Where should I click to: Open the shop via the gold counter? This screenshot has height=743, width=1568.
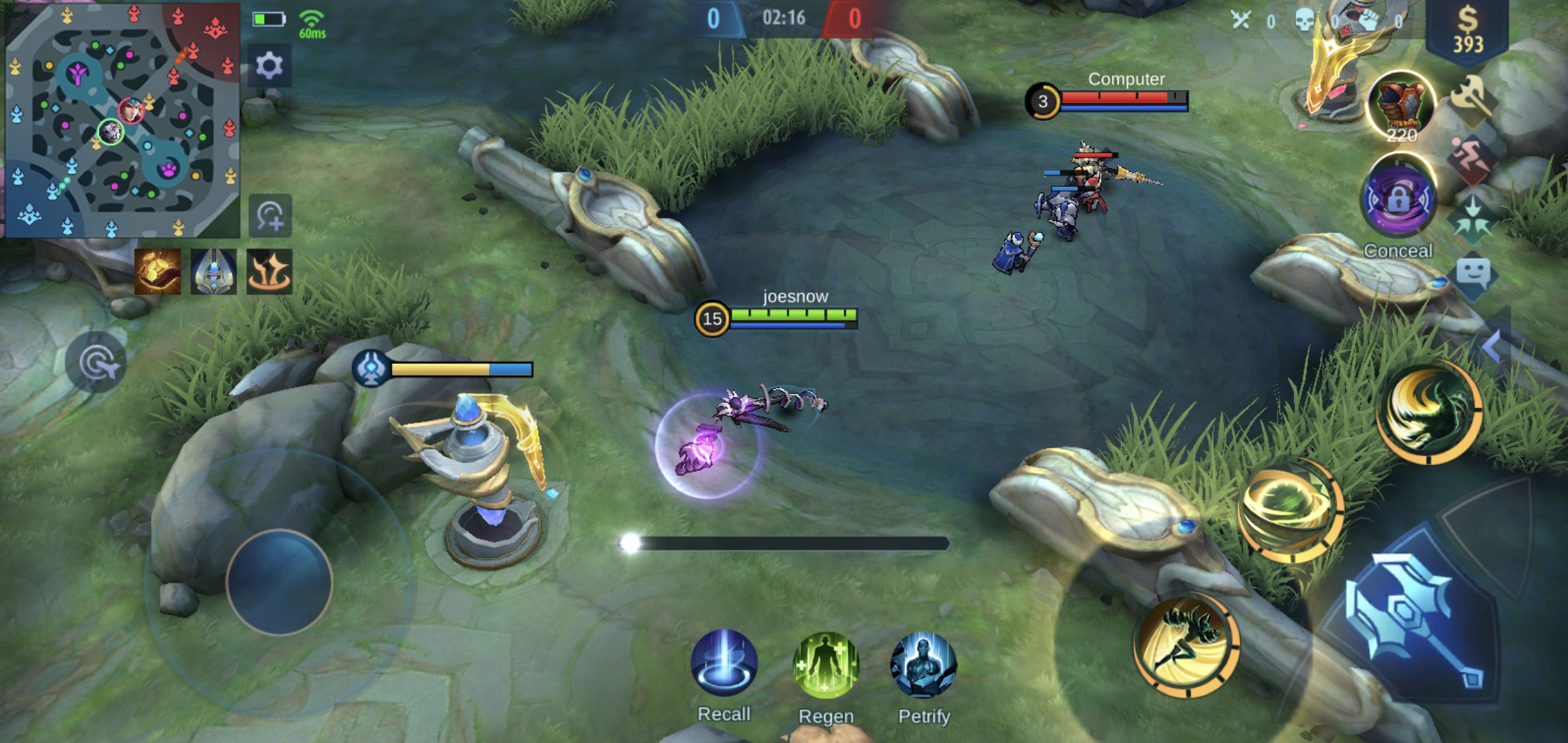1467,31
